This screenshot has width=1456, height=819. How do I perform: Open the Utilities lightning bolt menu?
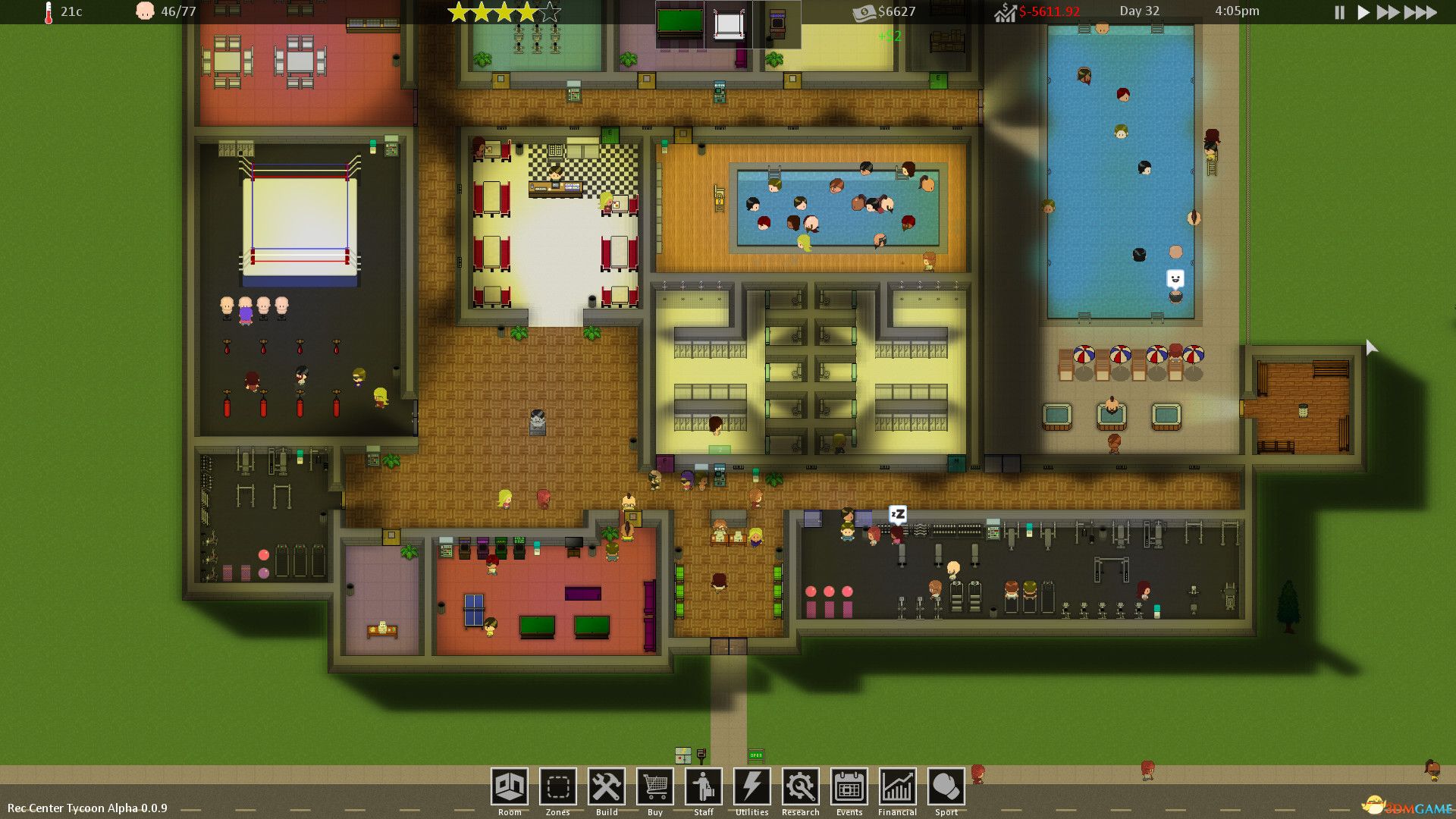coord(752,787)
